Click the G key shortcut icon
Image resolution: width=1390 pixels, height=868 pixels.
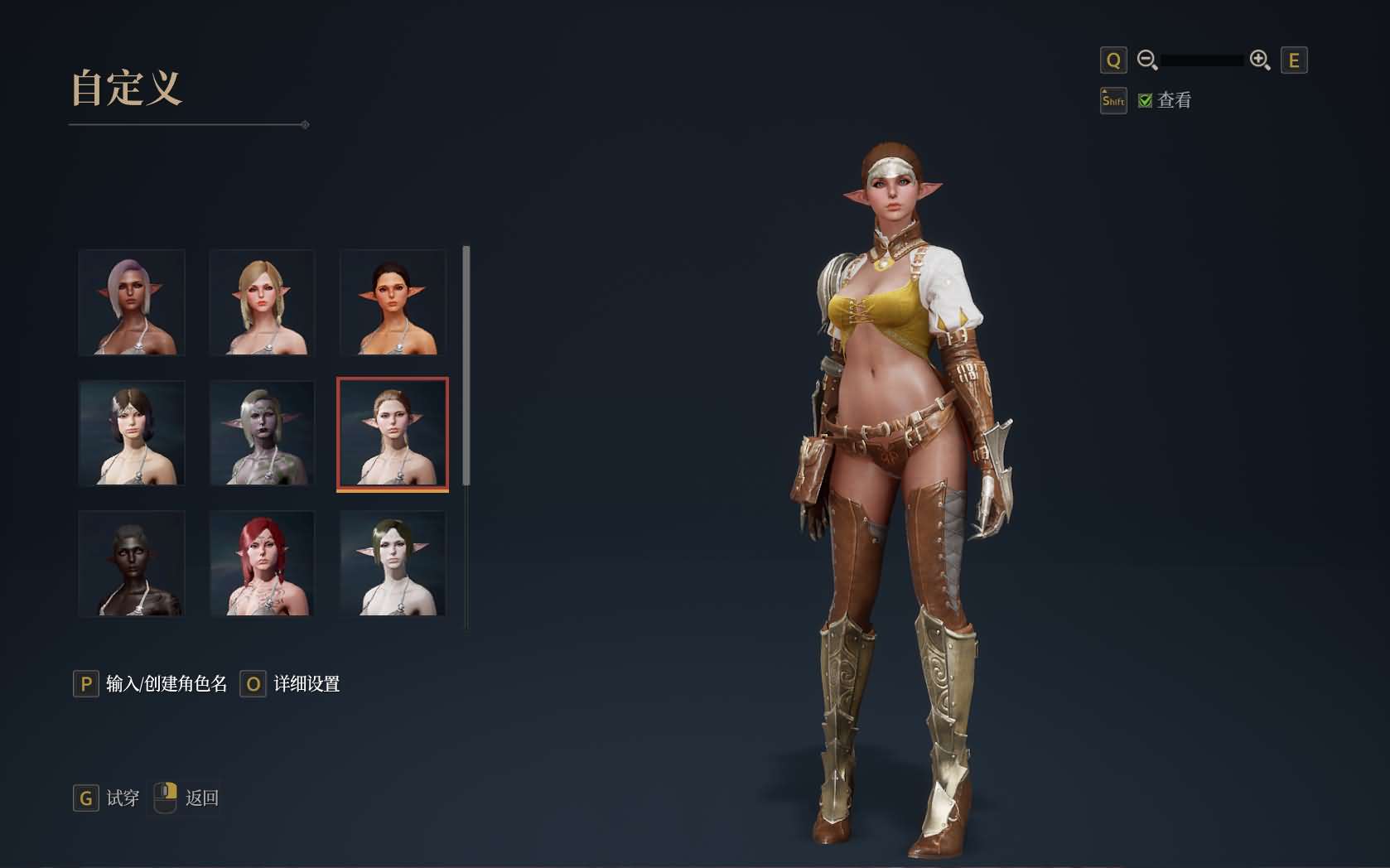pyautogui.click(x=86, y=798)
